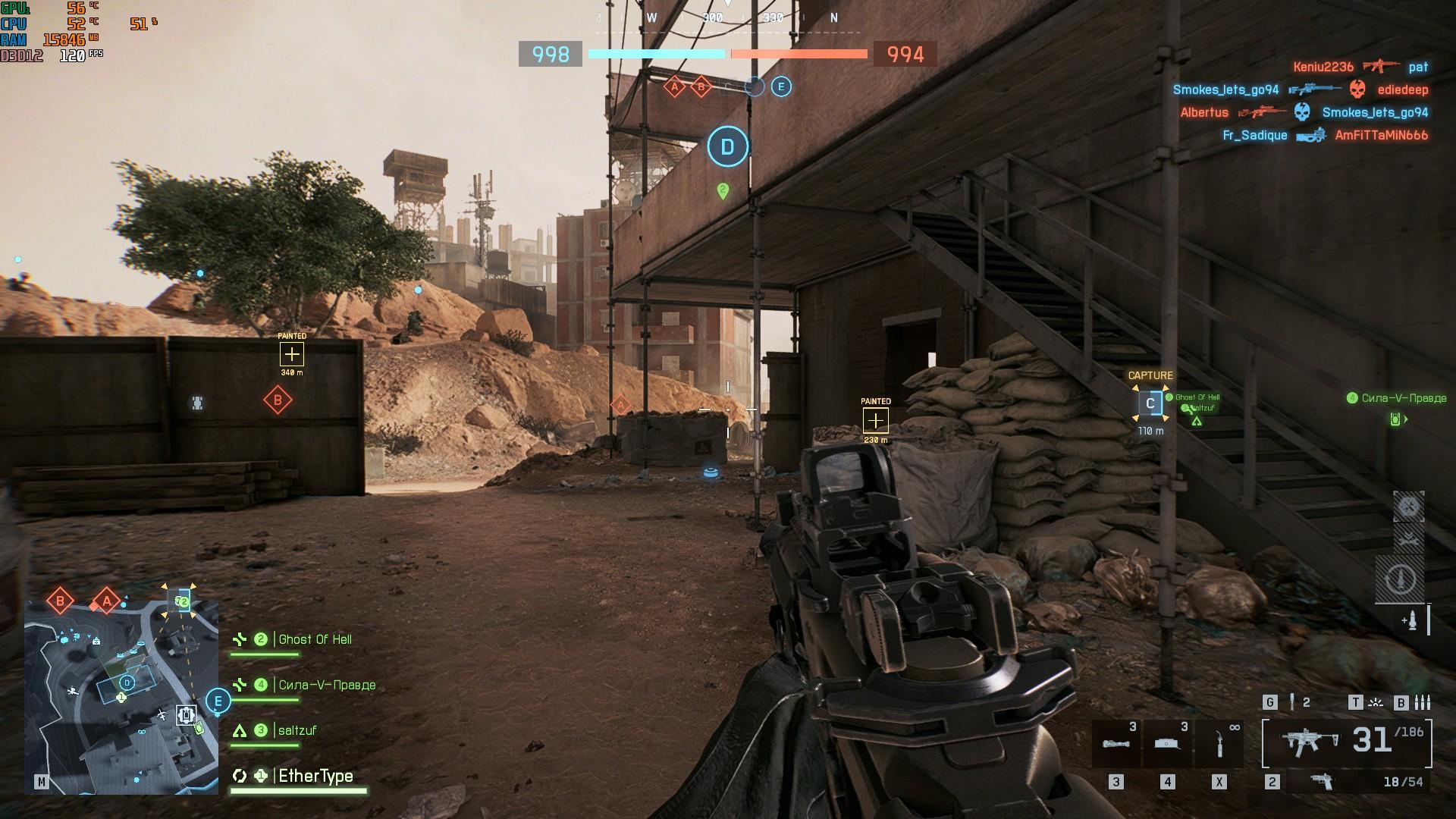Click the painted target marker at 230 m
Viewport: 1456px width, 819px height.
coord(876,420)
